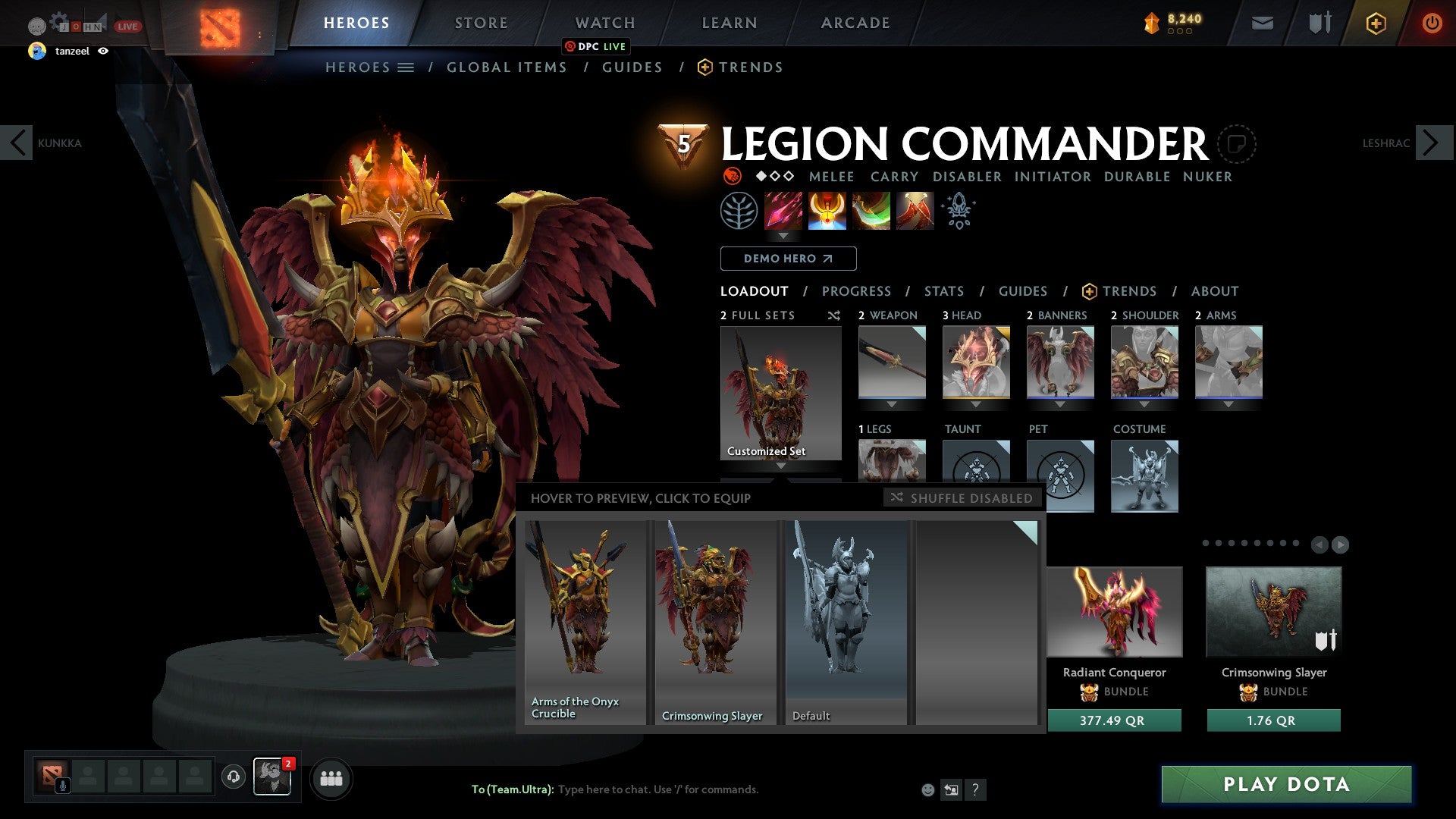Expand the Weapon category dropdown arrow

892,404
